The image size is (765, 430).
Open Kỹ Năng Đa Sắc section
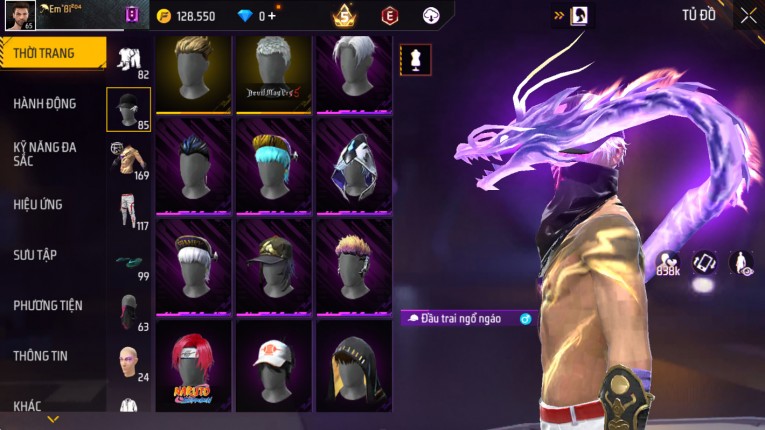[x=45, y=153]
